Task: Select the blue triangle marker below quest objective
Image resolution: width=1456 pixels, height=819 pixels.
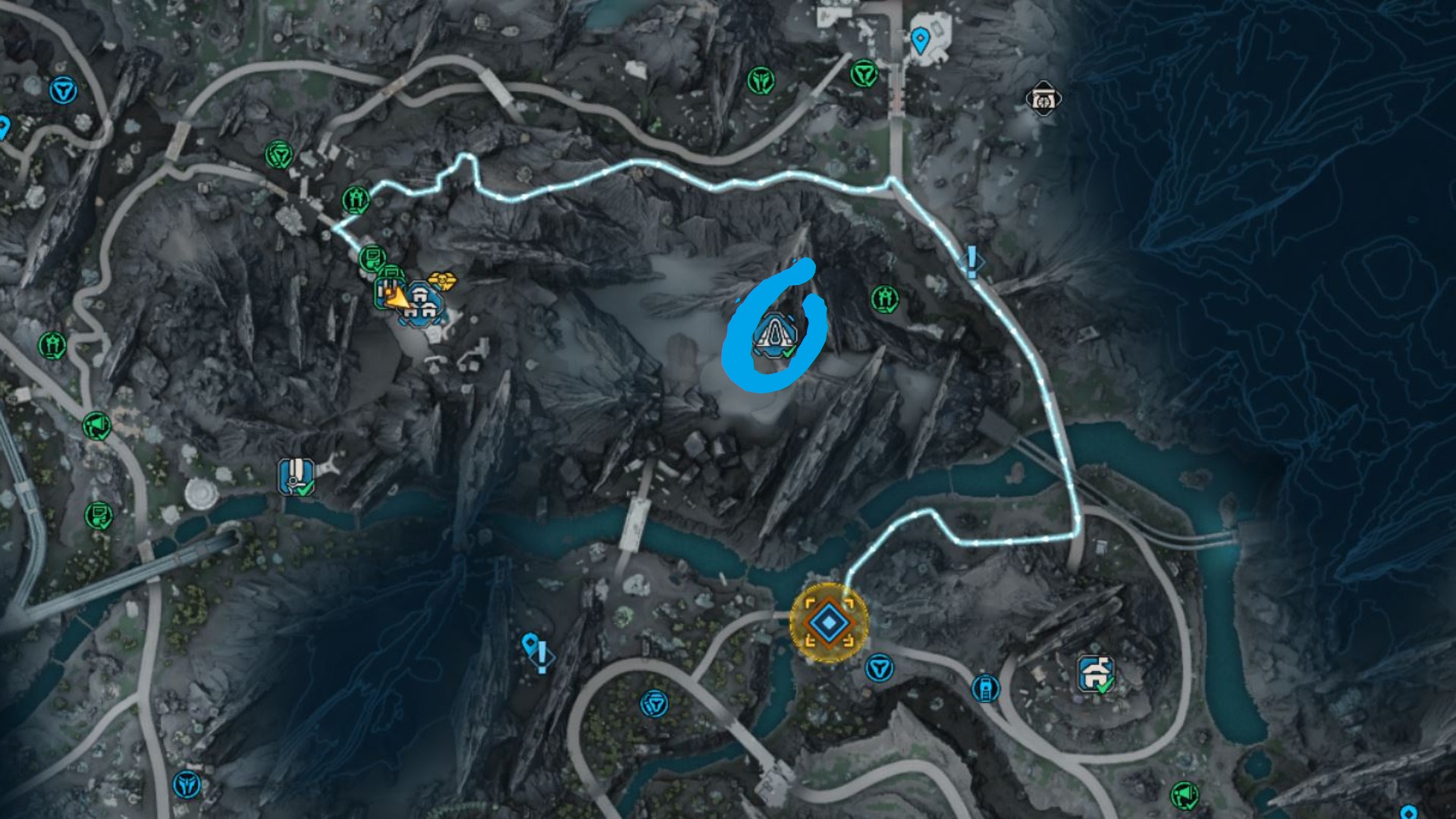Action: click(x=879, y=668)
